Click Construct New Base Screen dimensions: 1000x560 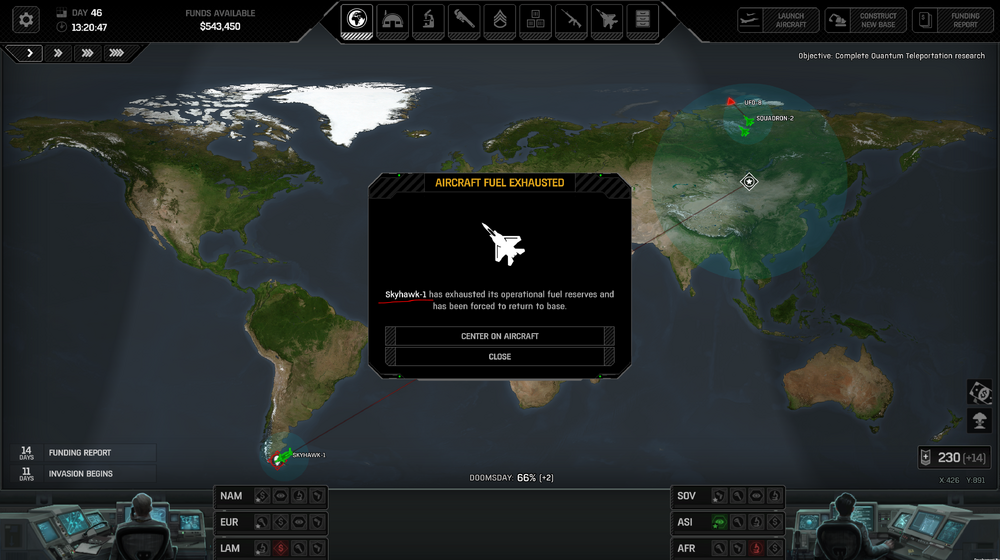[x=866, y=20]
